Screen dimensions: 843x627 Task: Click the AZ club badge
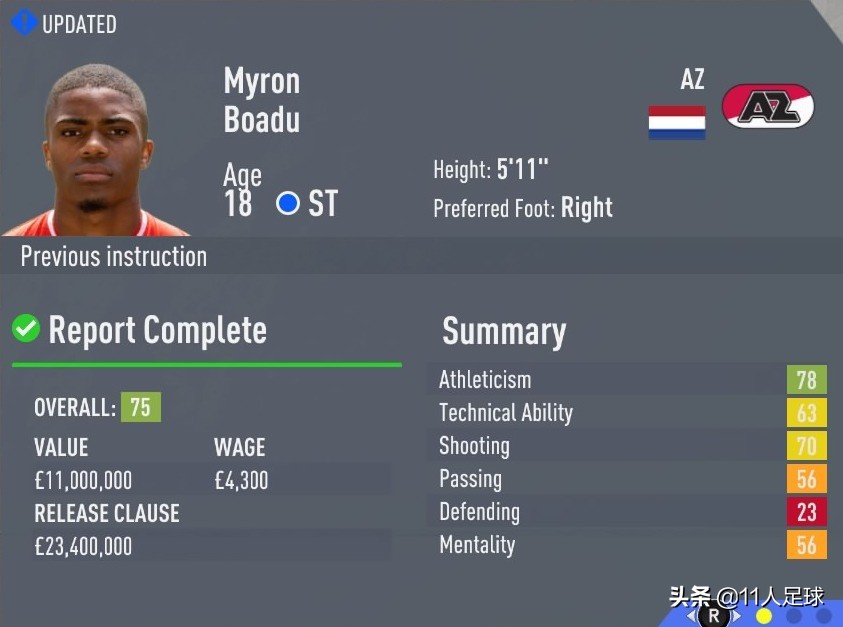768,106
